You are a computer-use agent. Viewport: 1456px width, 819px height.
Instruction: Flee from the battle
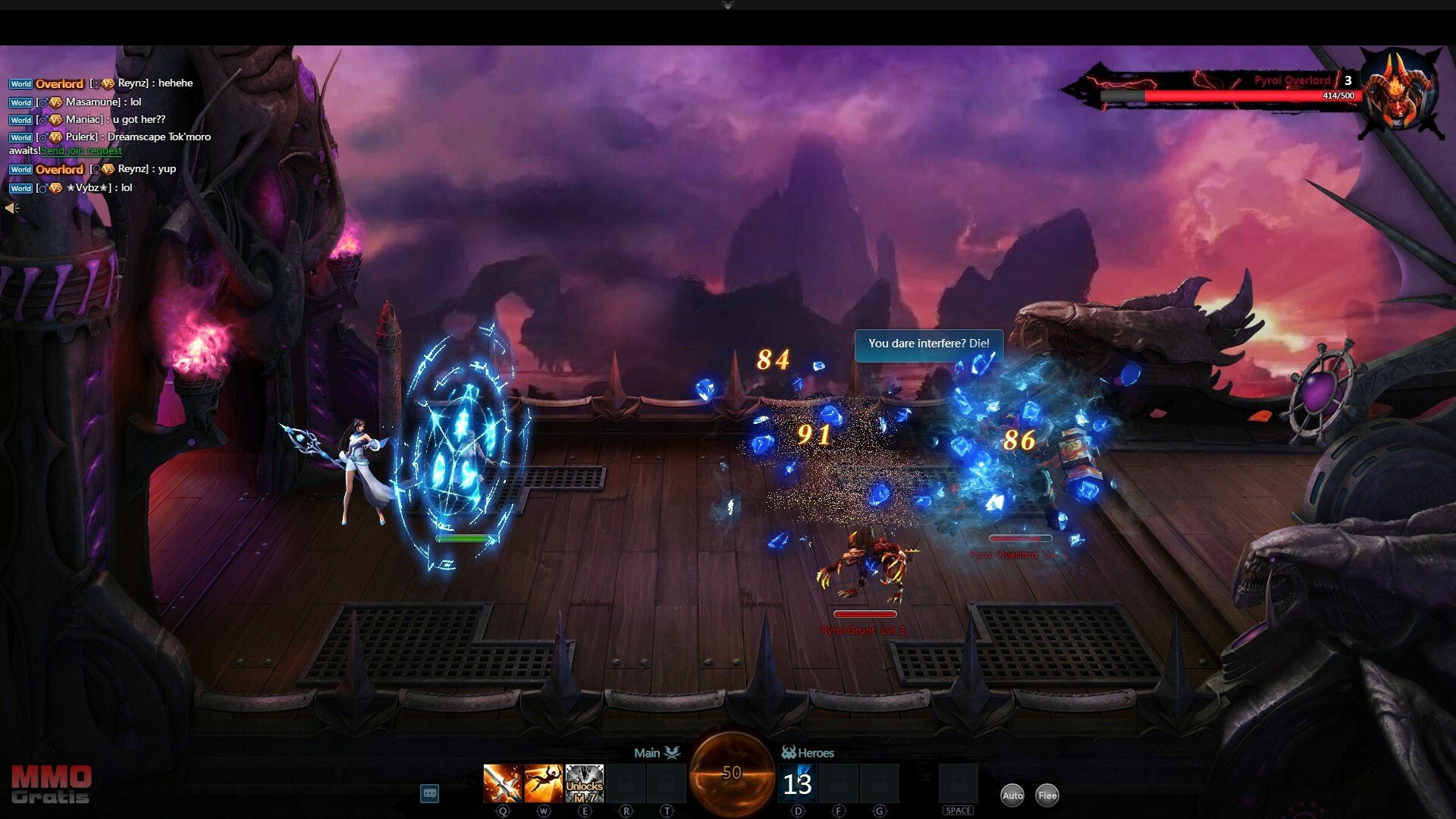point(1047,795)
